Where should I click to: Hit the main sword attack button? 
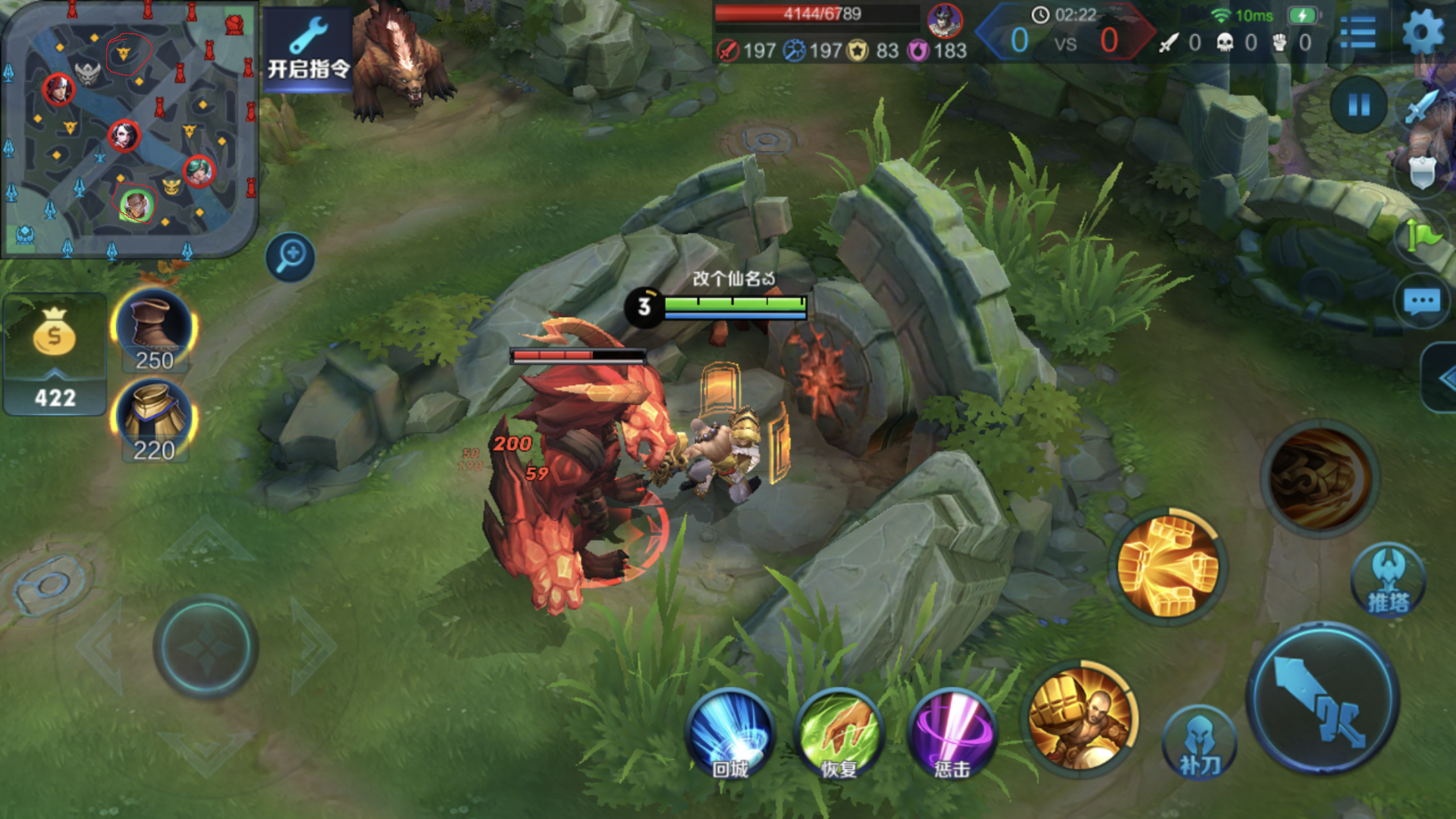point(1323,698)
